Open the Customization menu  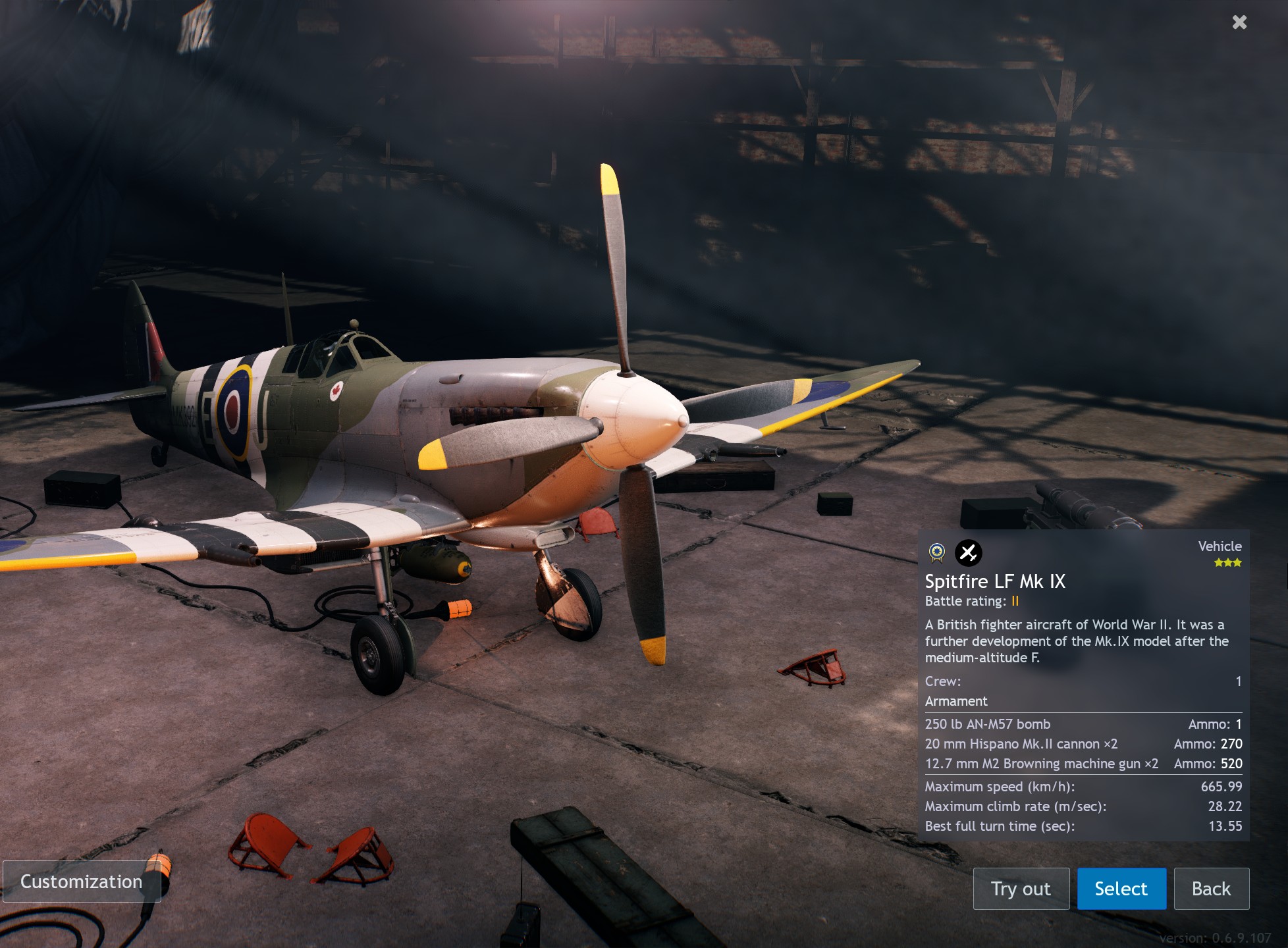(82, 882)
